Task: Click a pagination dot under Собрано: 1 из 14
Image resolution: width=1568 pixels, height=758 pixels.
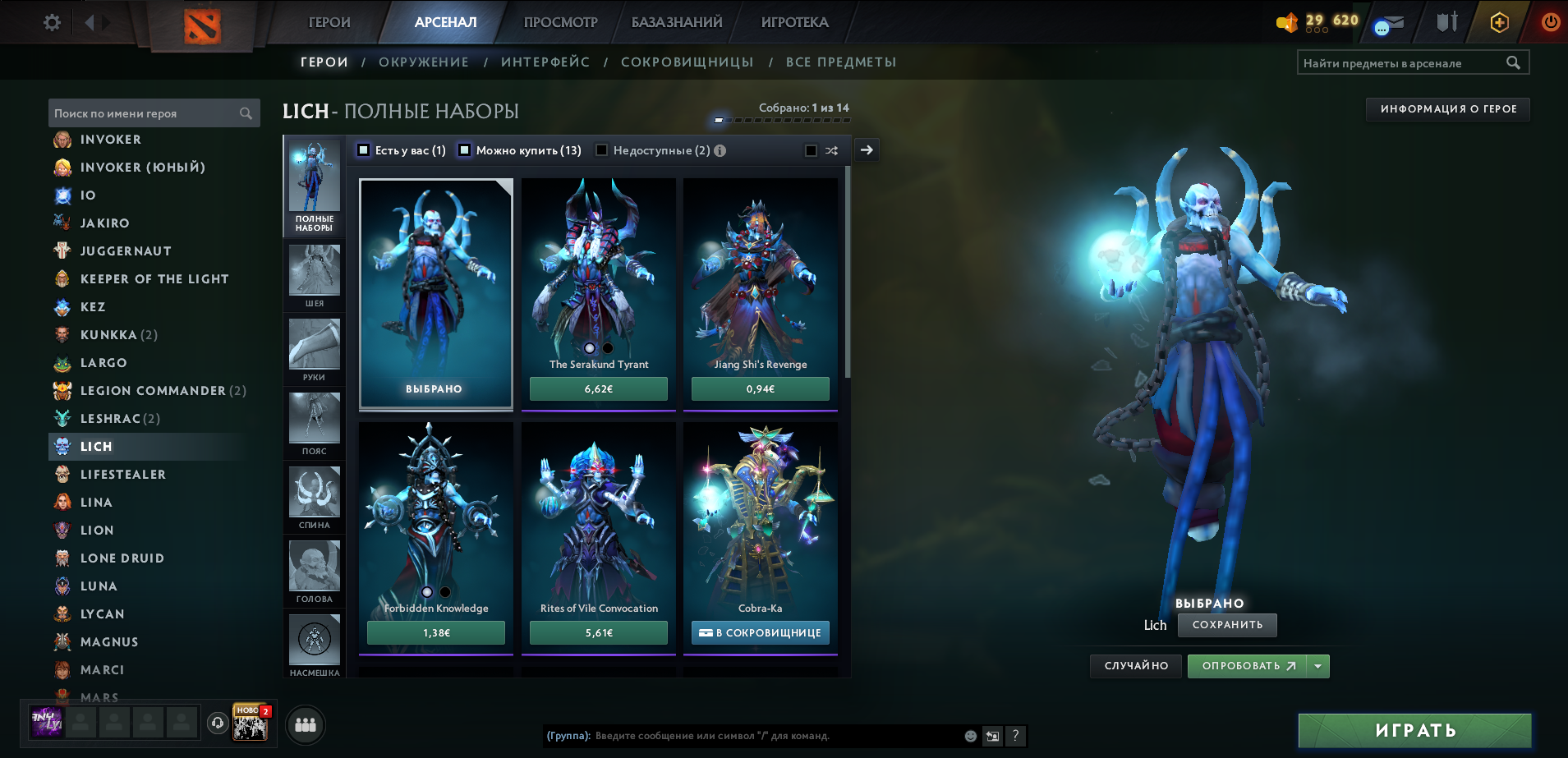Action: point(719,118)
